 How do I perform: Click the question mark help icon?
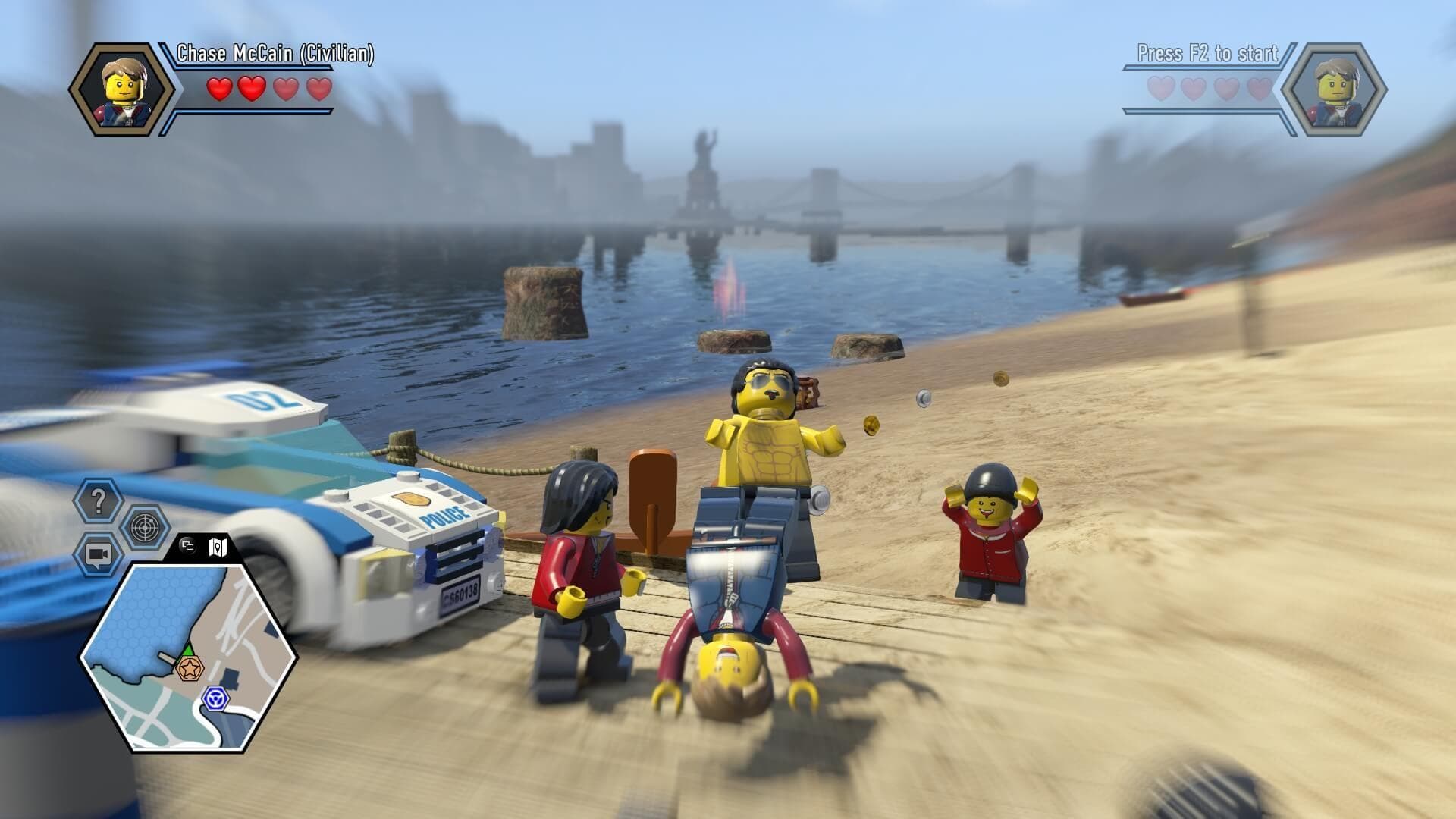(x=98, y=500)
